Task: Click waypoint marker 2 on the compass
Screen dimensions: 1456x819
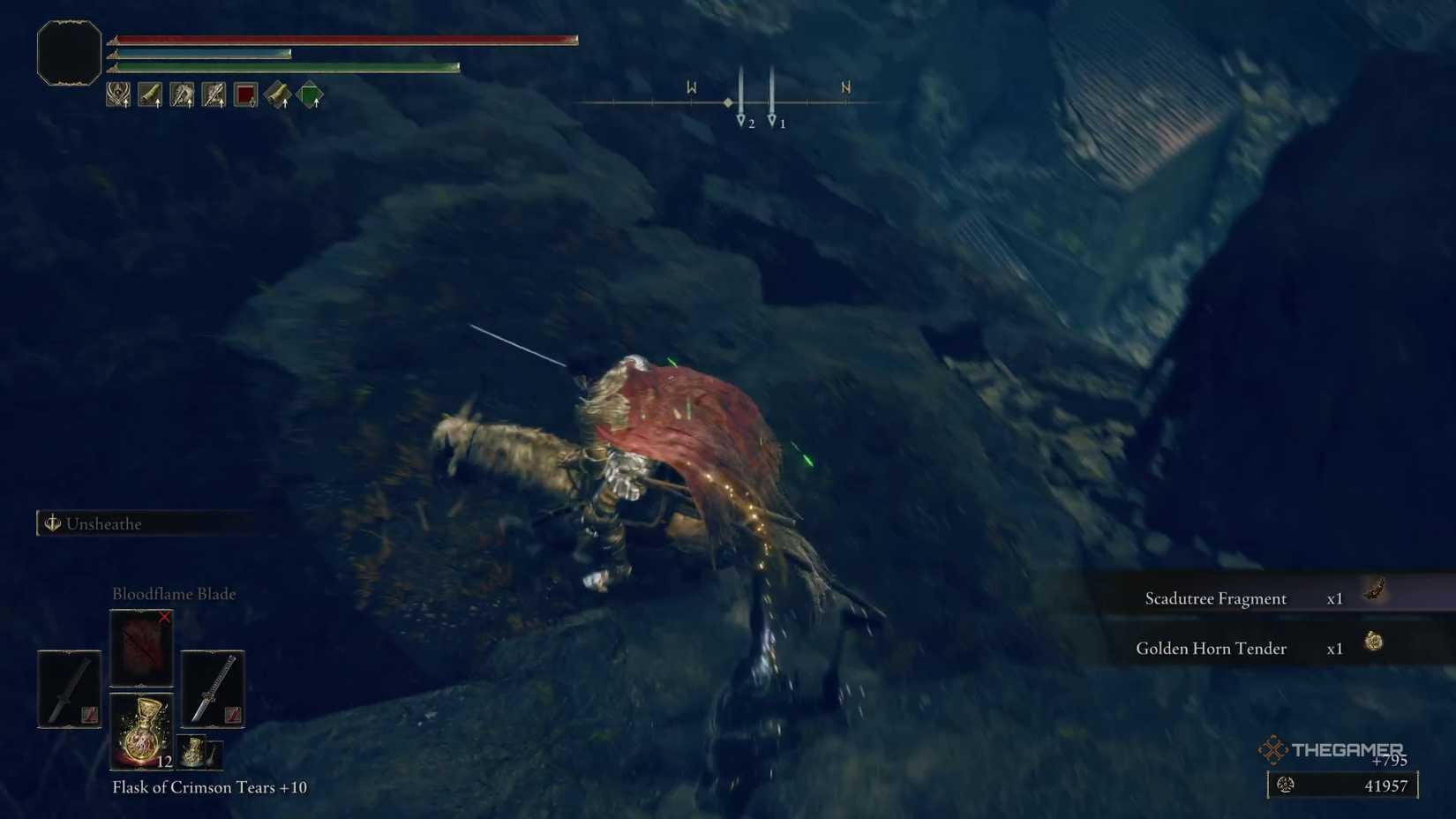Action: click(740, 116)
